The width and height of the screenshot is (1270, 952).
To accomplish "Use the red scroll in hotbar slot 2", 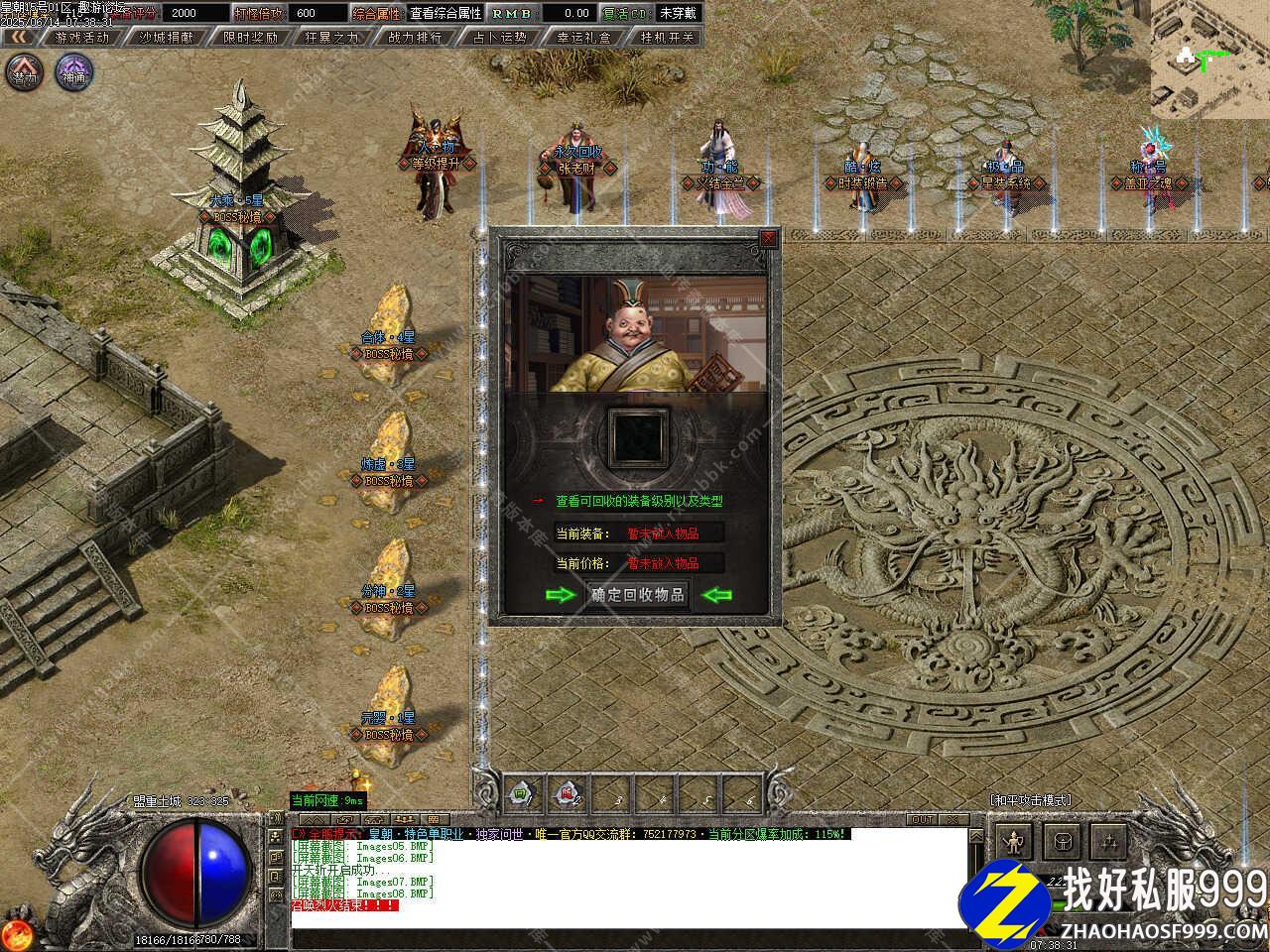I will 567,792.
